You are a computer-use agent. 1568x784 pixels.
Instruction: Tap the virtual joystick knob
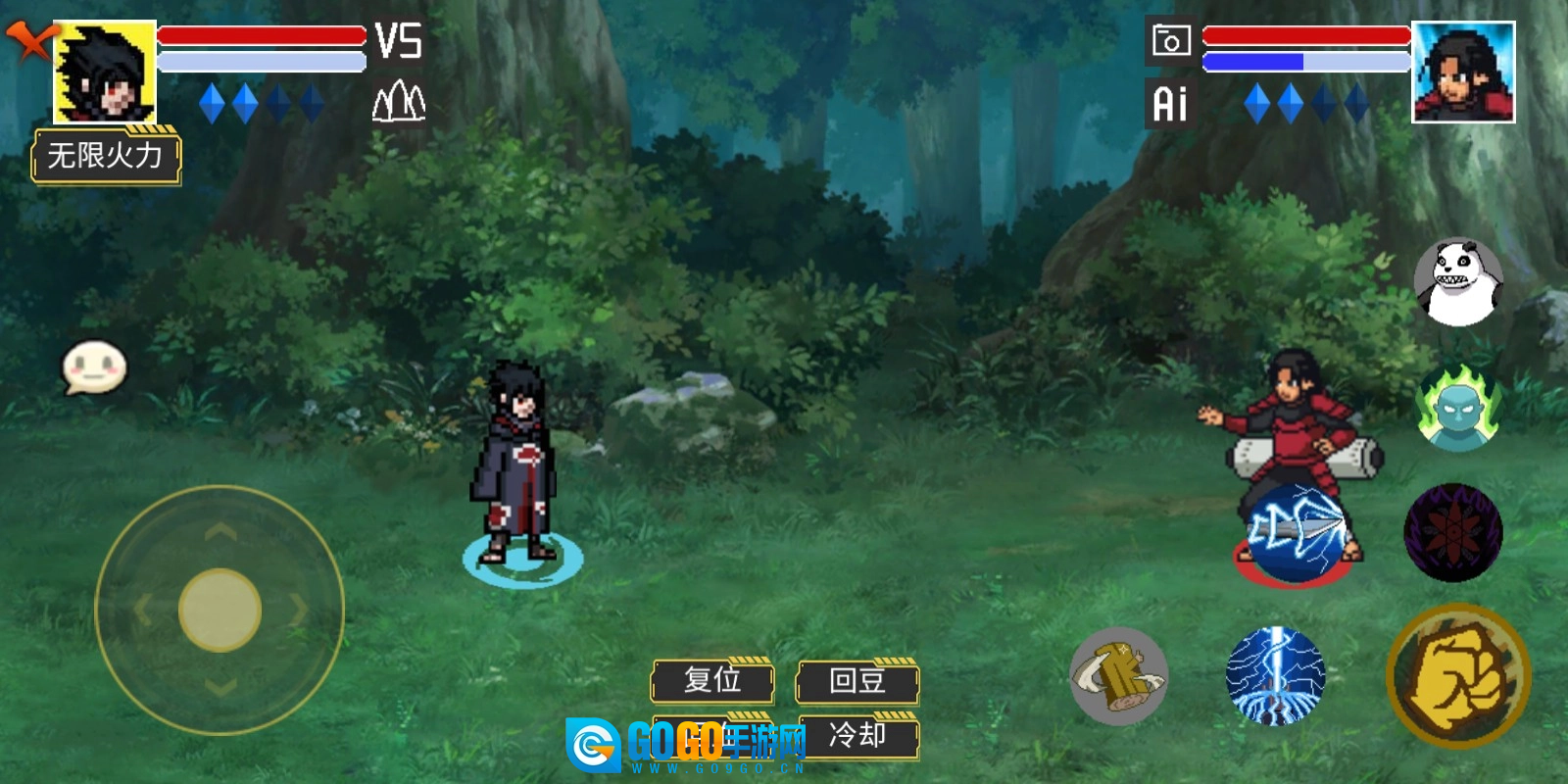[220, 610]
